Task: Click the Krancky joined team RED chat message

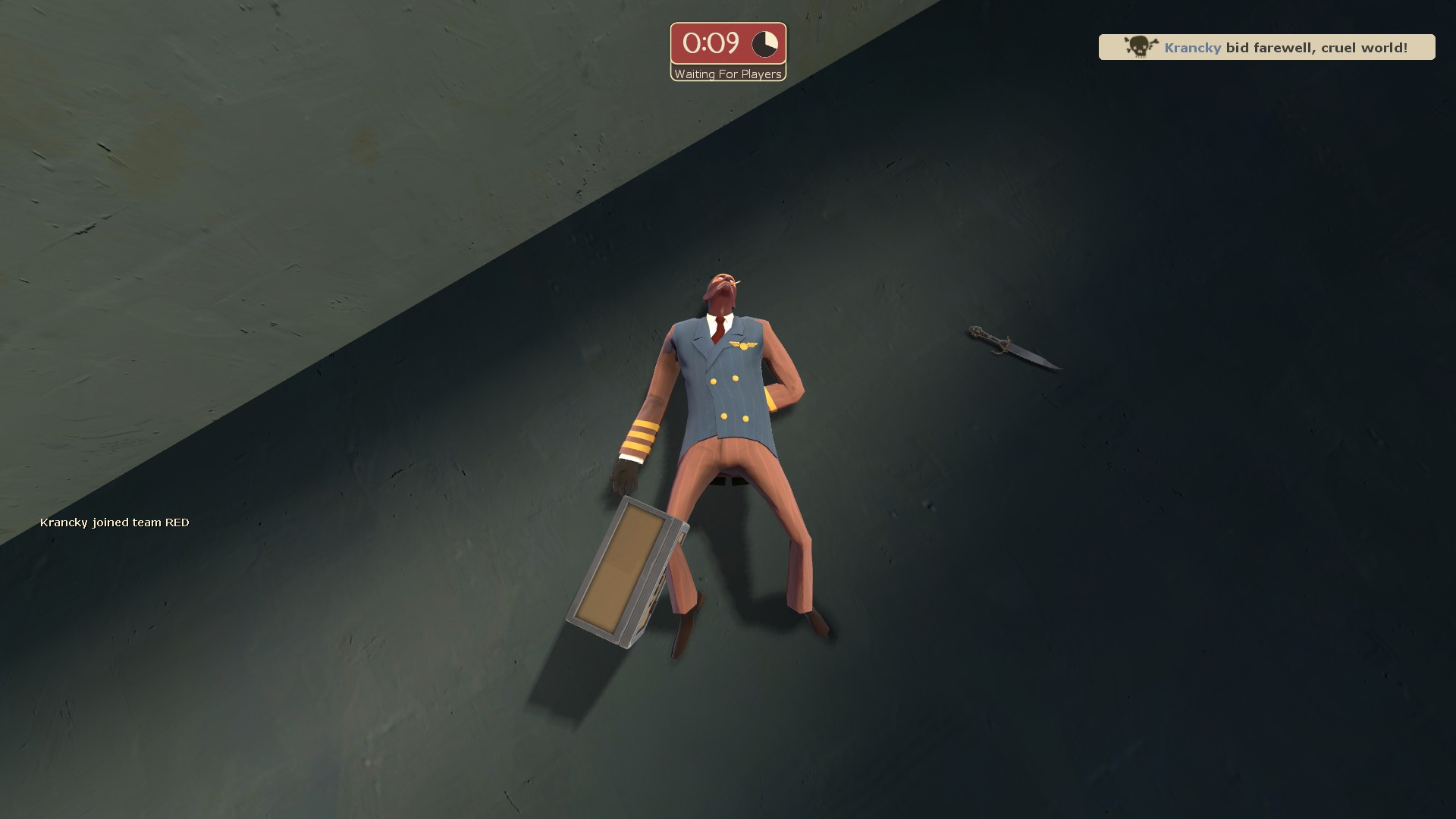Action: click(115, 522)
